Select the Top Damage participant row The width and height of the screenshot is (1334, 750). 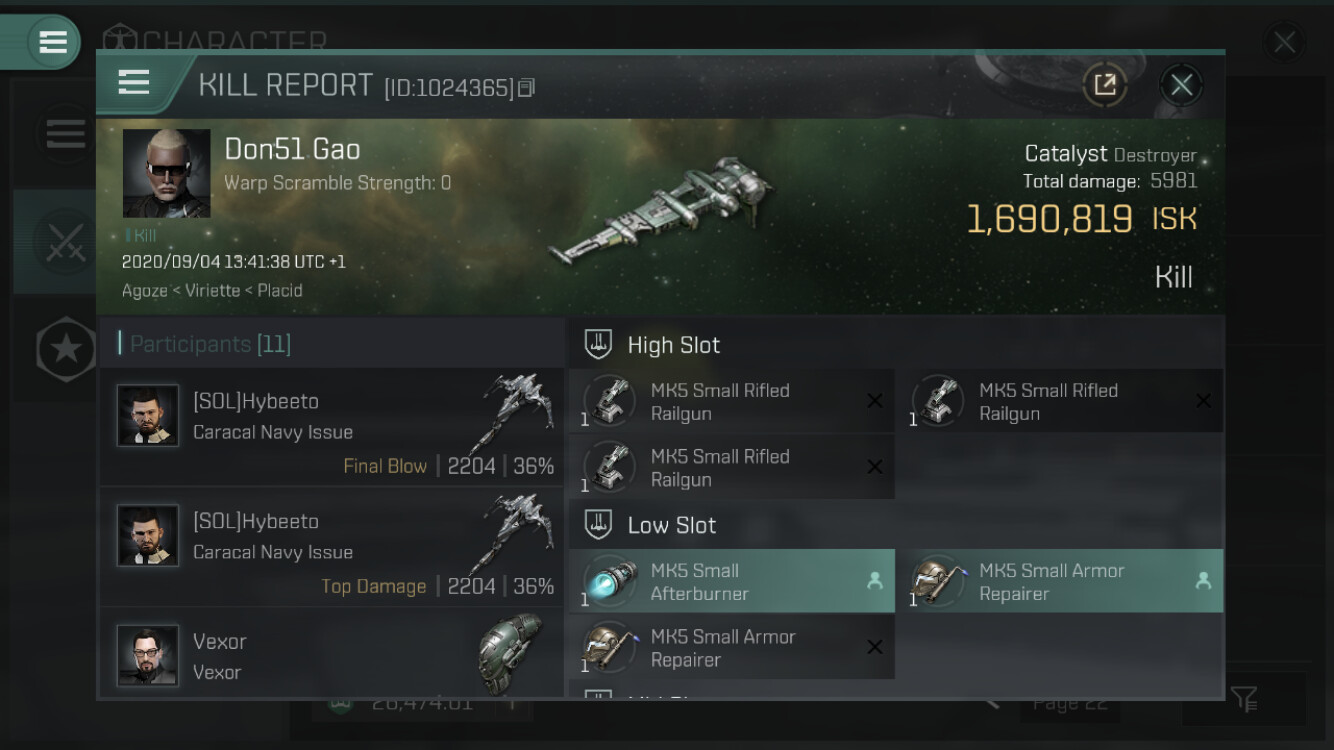[x=332, y=547]
